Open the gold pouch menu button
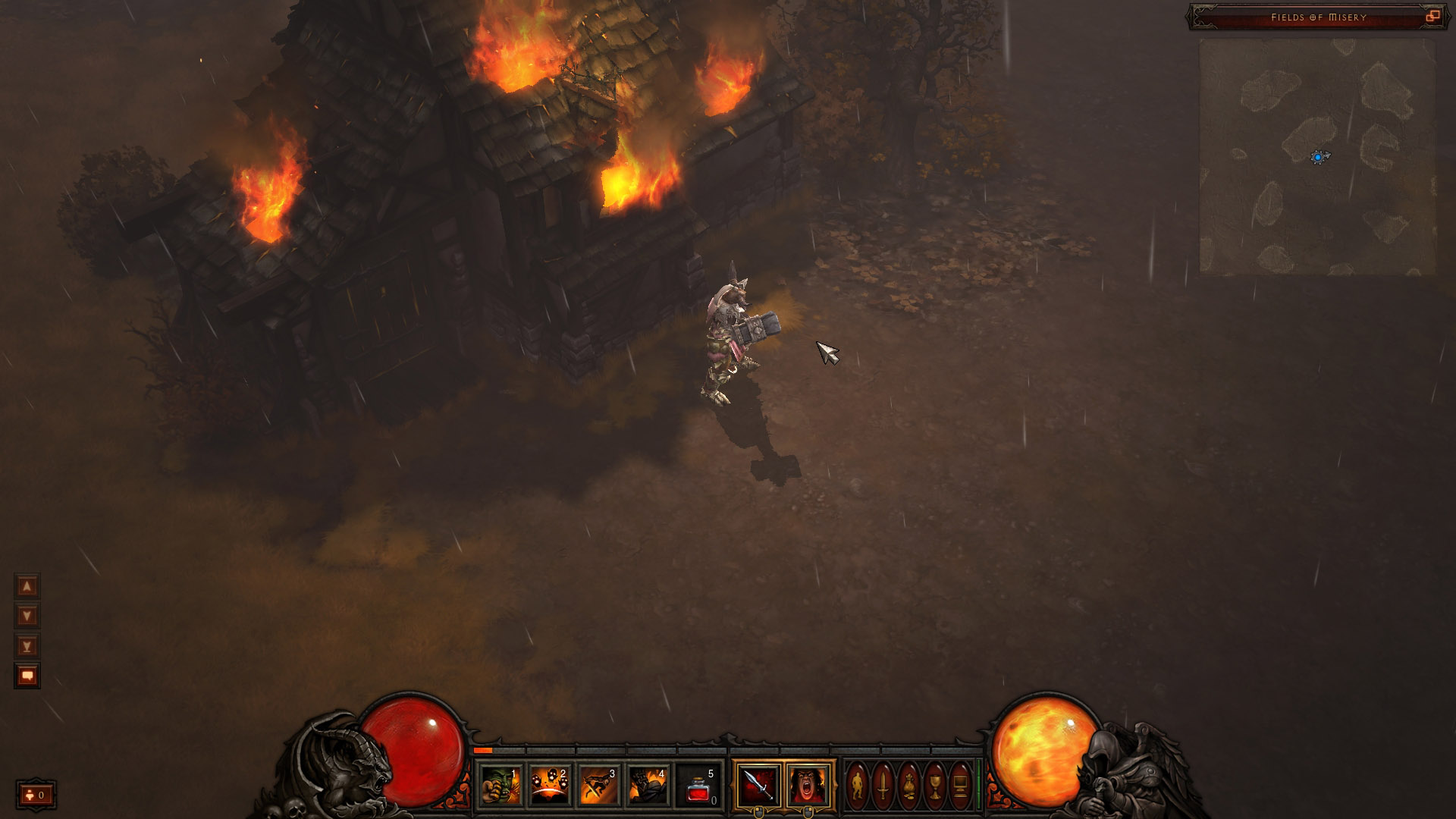Image resolution: width=1456 pixels, height=819 pixels. (x=909, y=785)
